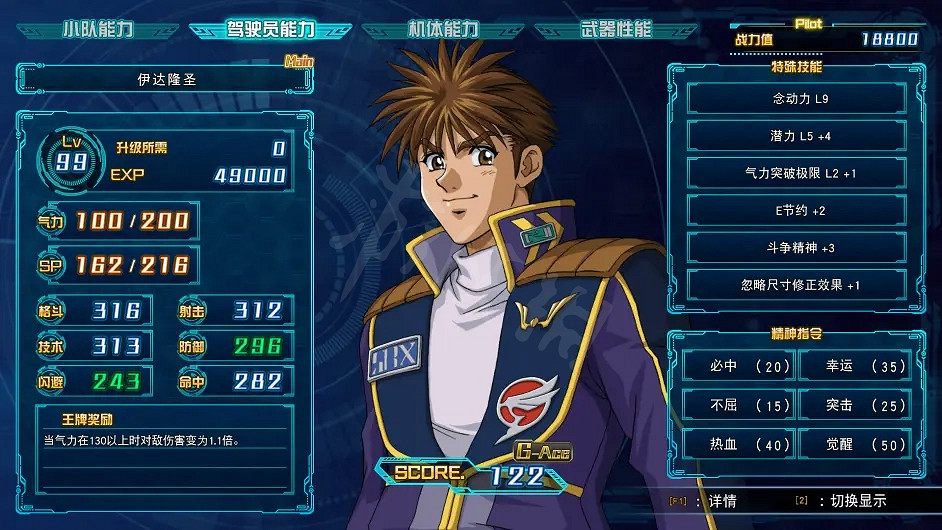Click the 不屈 spirit command

pyautogui.click(x=739, y=405)
